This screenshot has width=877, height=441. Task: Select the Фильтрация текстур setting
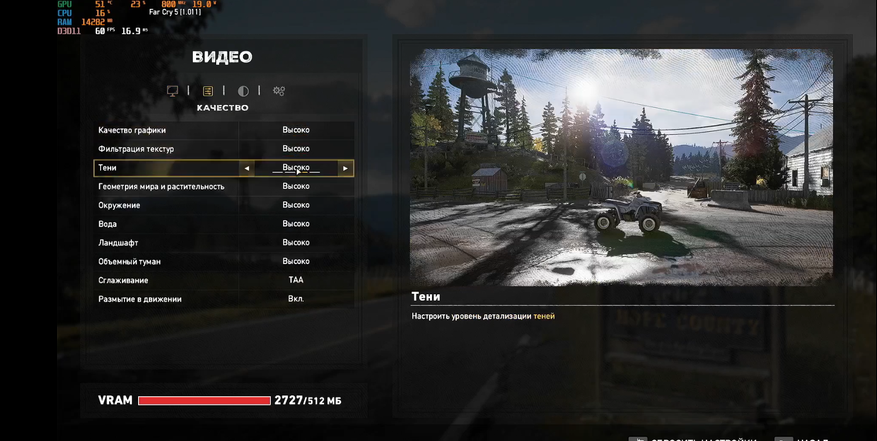point(224,149)
